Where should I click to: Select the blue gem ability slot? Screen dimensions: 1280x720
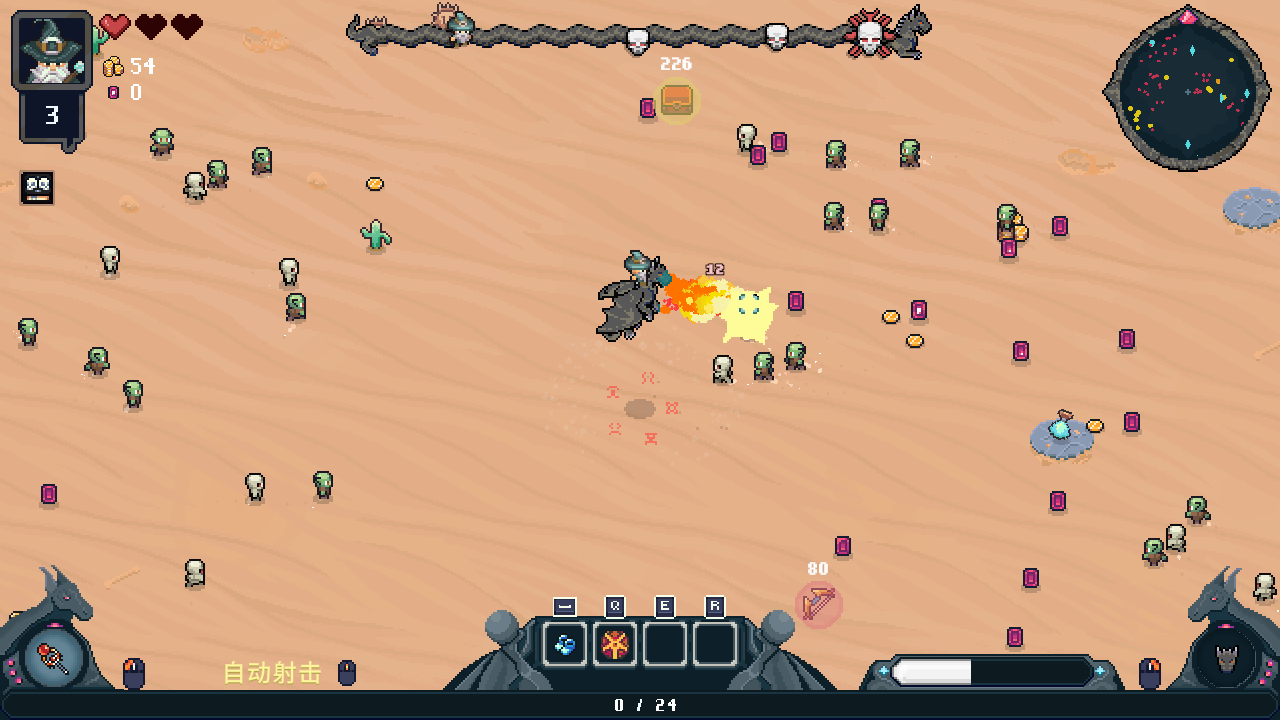(x=565, y=645)
